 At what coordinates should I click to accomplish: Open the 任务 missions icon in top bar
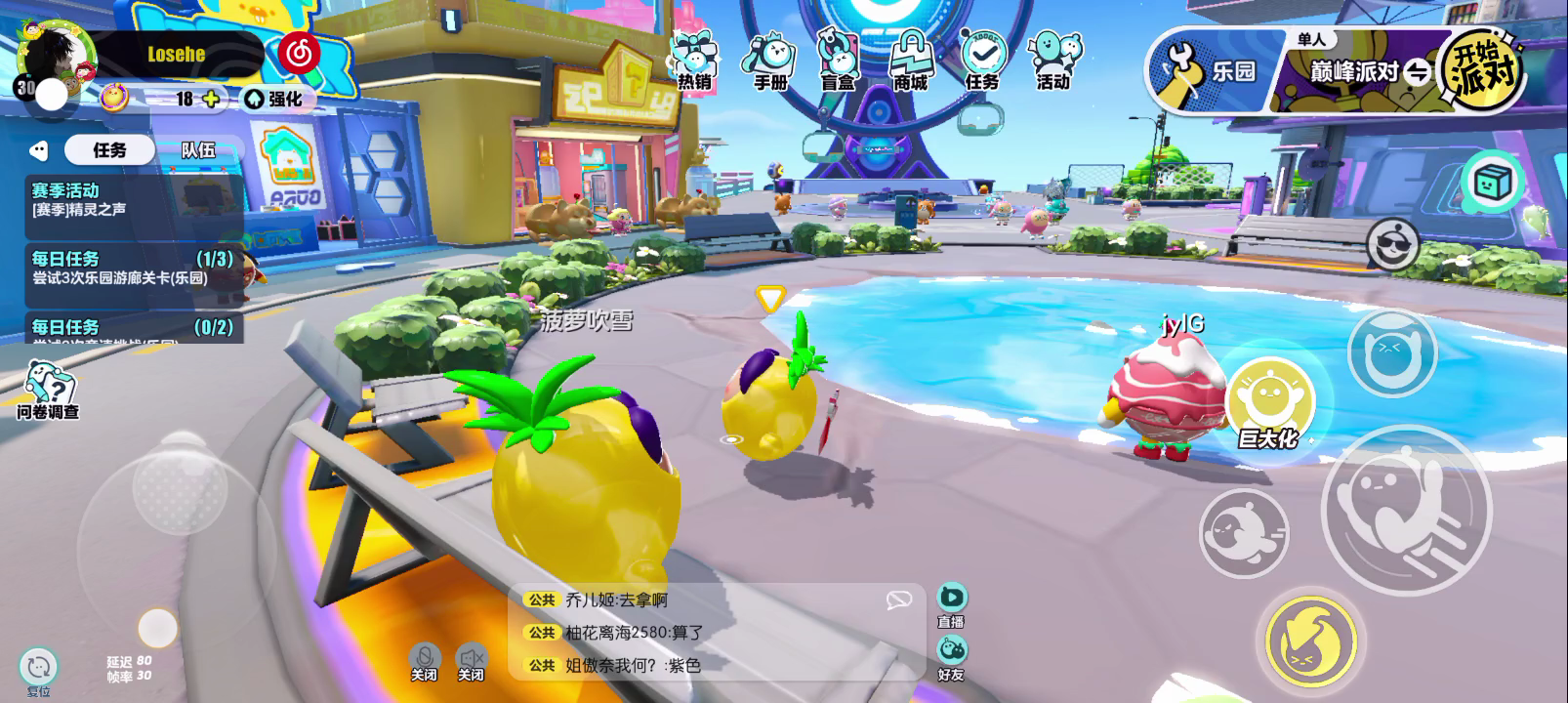point(982,60)
